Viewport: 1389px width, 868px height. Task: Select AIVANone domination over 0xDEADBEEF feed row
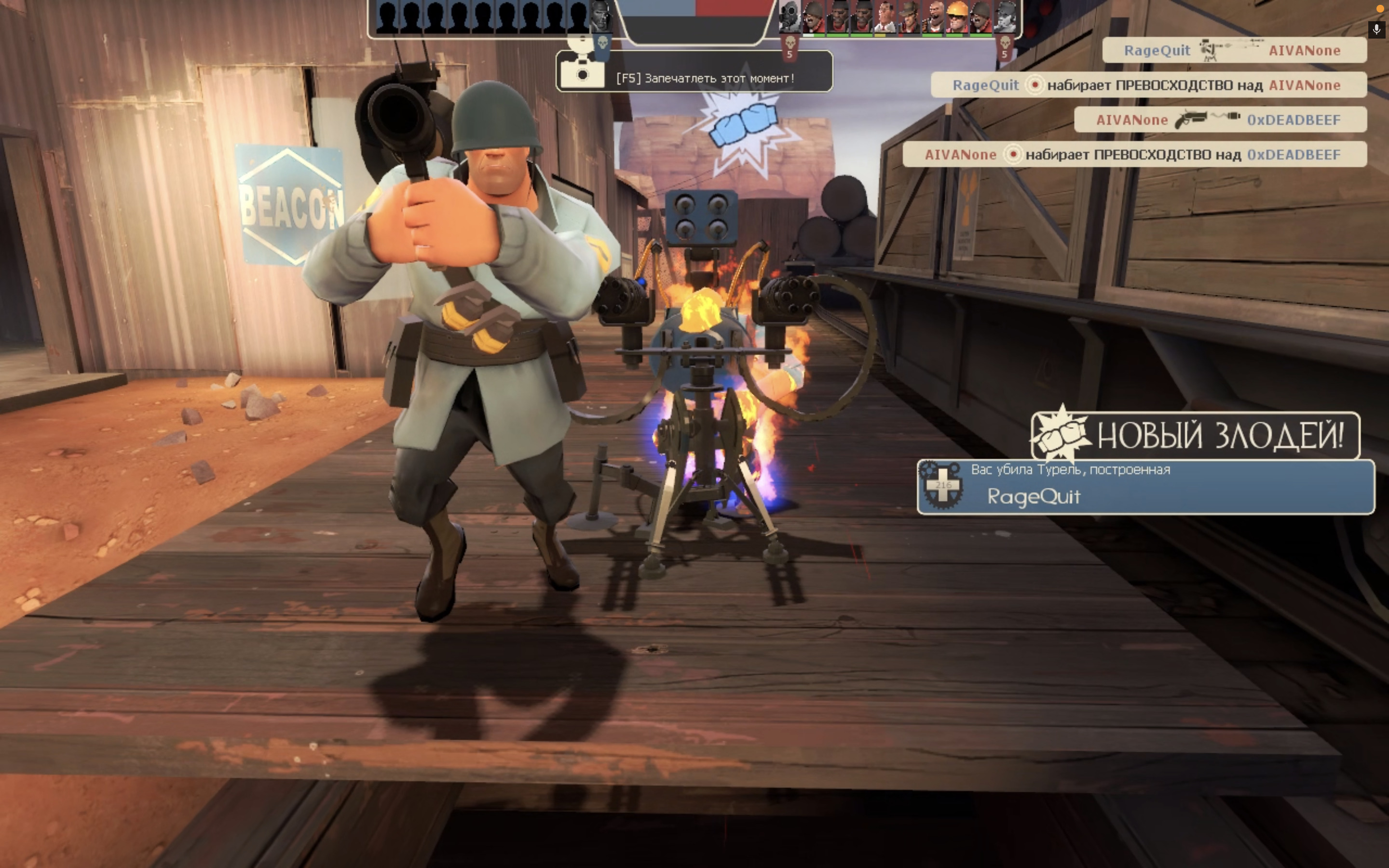(1134, 154)
